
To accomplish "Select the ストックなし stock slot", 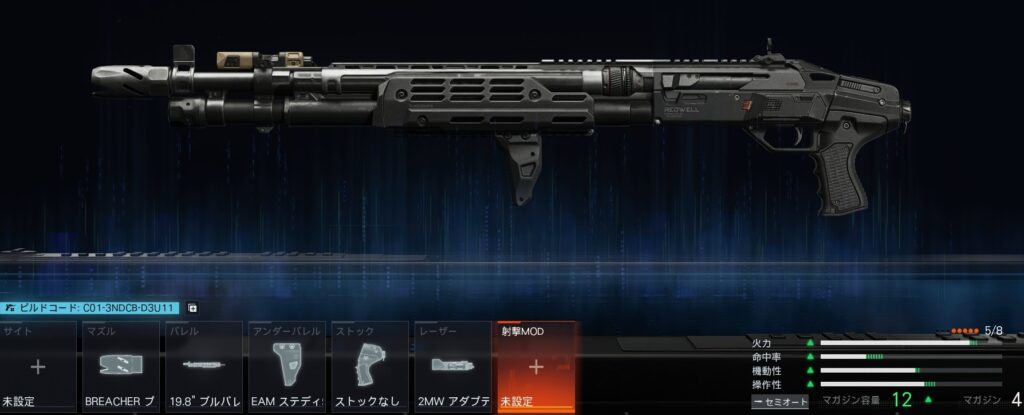I will click(x=370, y=367).
